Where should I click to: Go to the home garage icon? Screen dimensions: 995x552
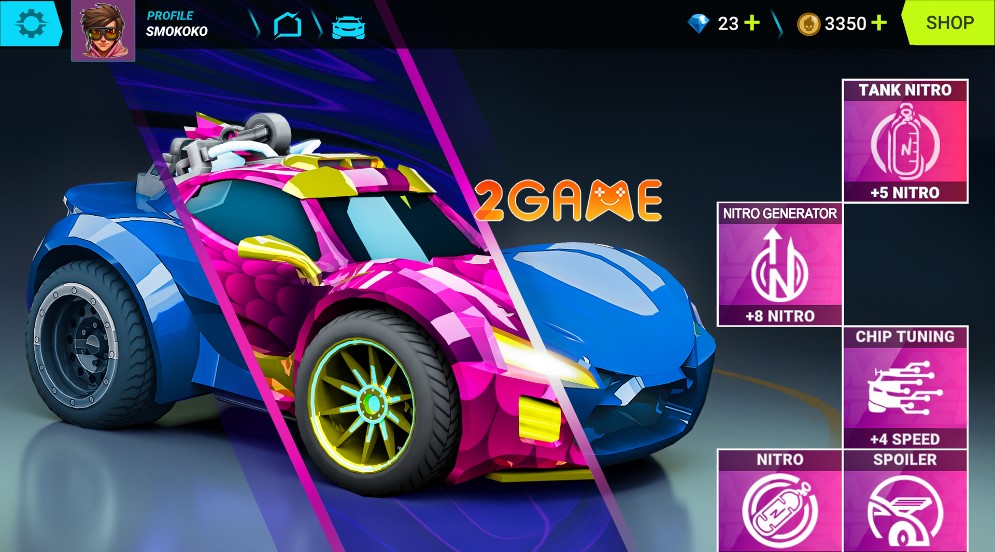(288, 25)
